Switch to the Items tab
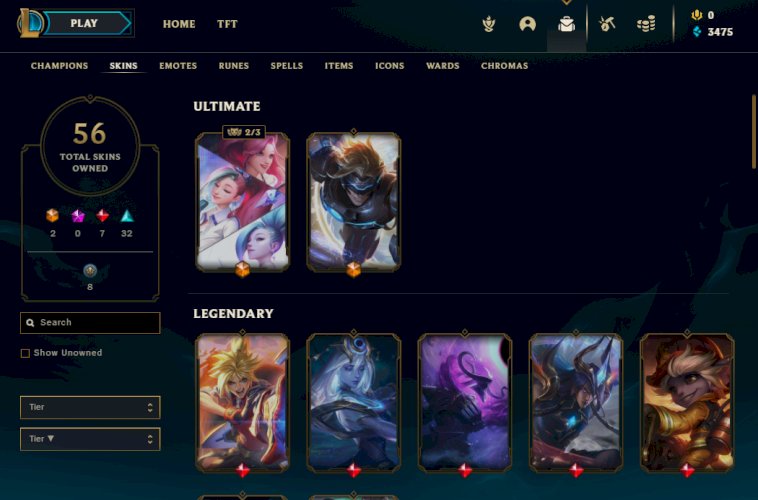 [x=339, y=66]
